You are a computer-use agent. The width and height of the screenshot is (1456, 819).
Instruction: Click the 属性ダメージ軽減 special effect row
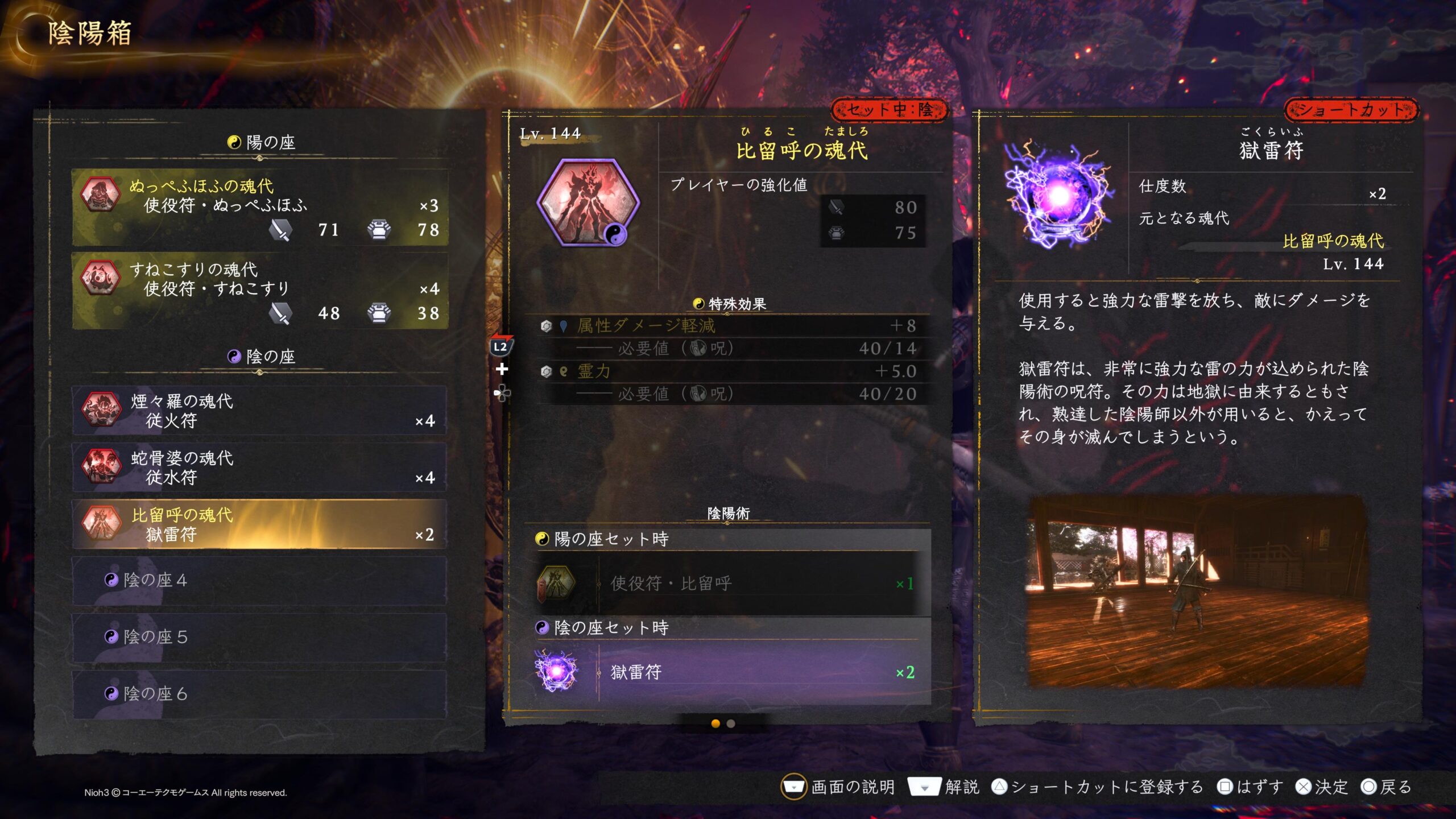(728, 325)
